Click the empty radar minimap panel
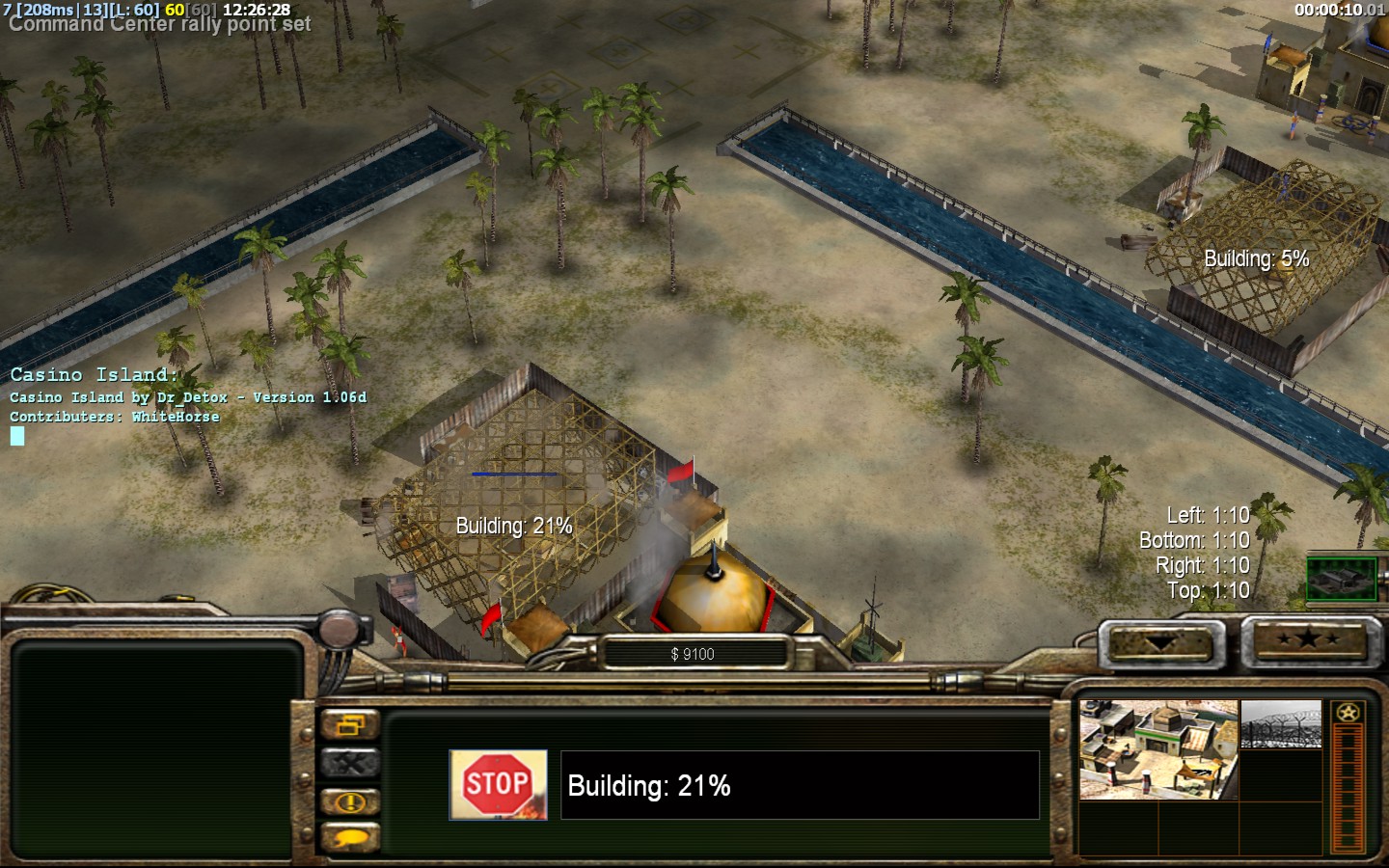 pyautogui.click(x=152, y=749)
